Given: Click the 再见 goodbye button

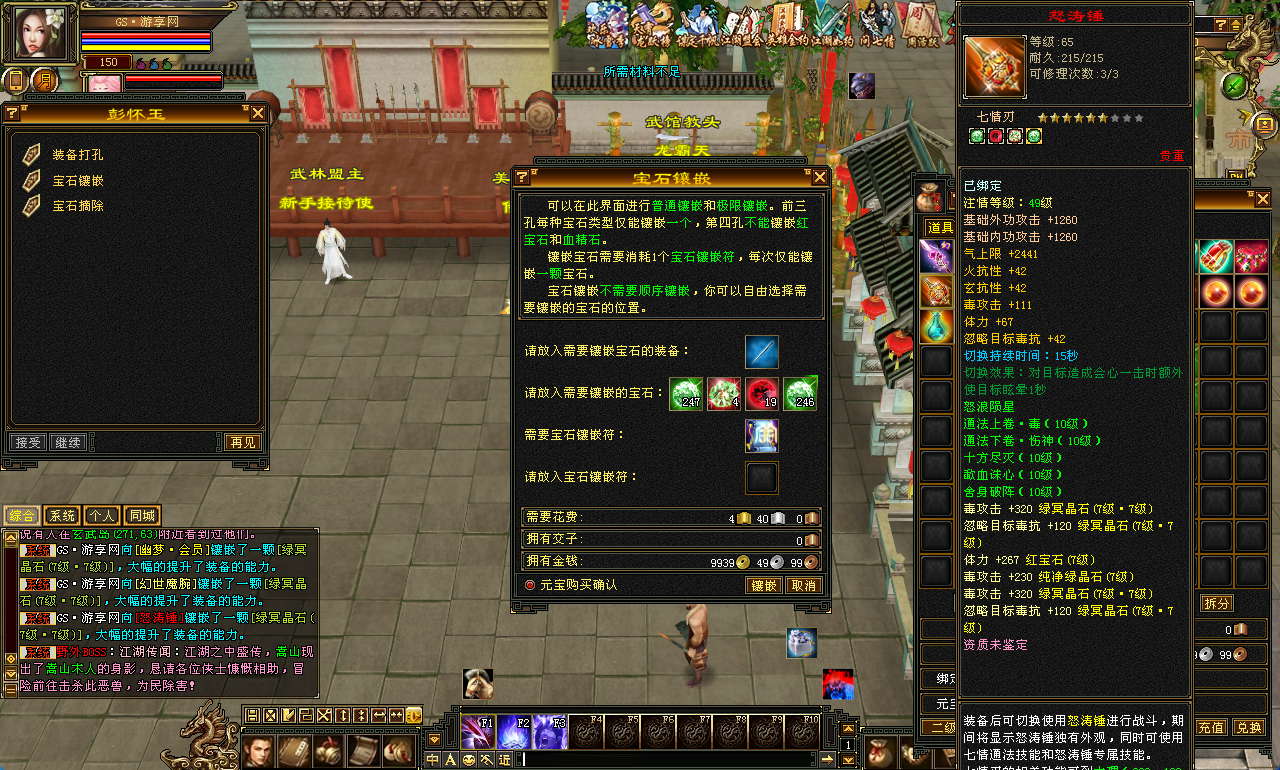Looking at the screenshot, I should (x=242, y=442).
